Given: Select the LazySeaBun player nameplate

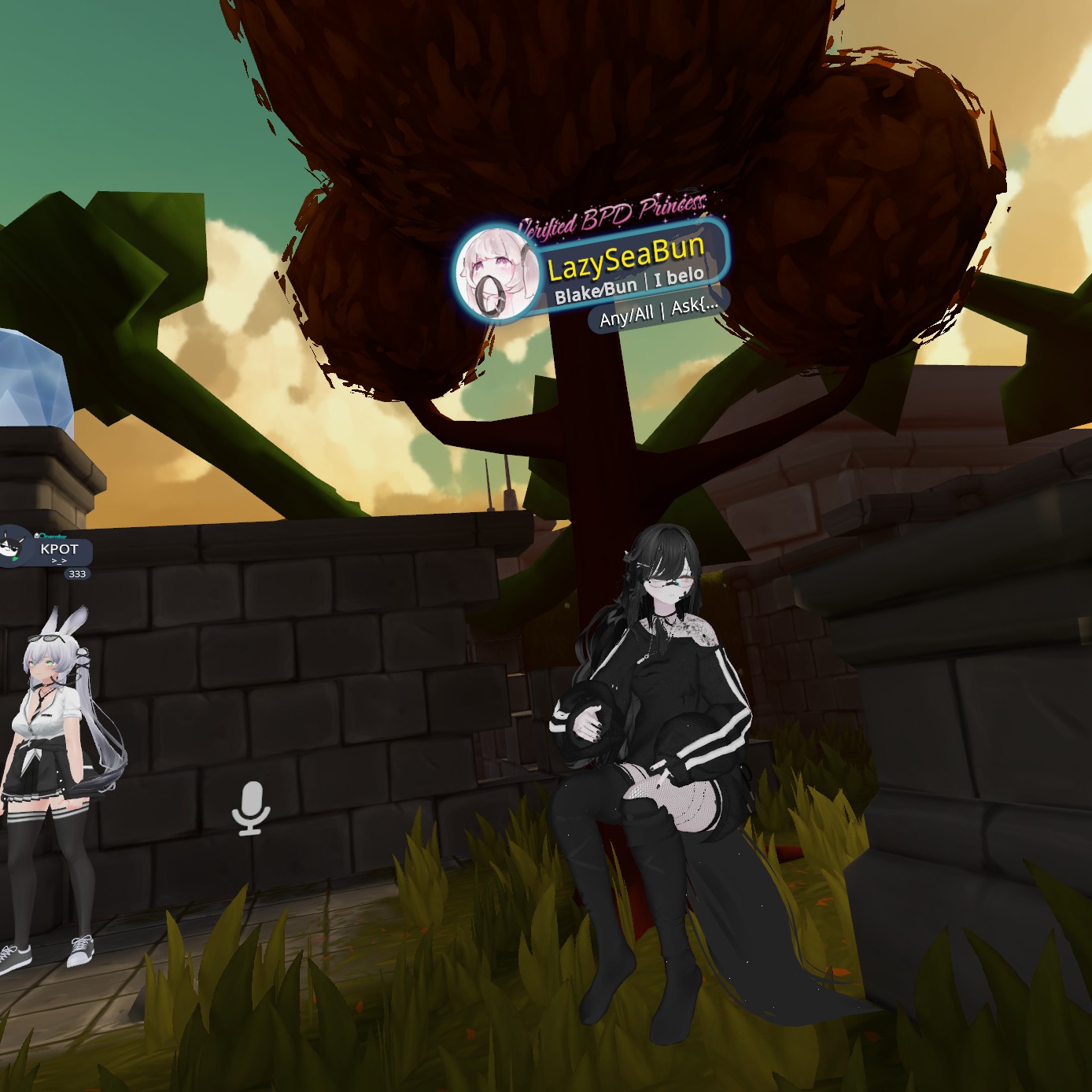Looking at the screenshot, I should pyautogui.click(x=625, y=259).
